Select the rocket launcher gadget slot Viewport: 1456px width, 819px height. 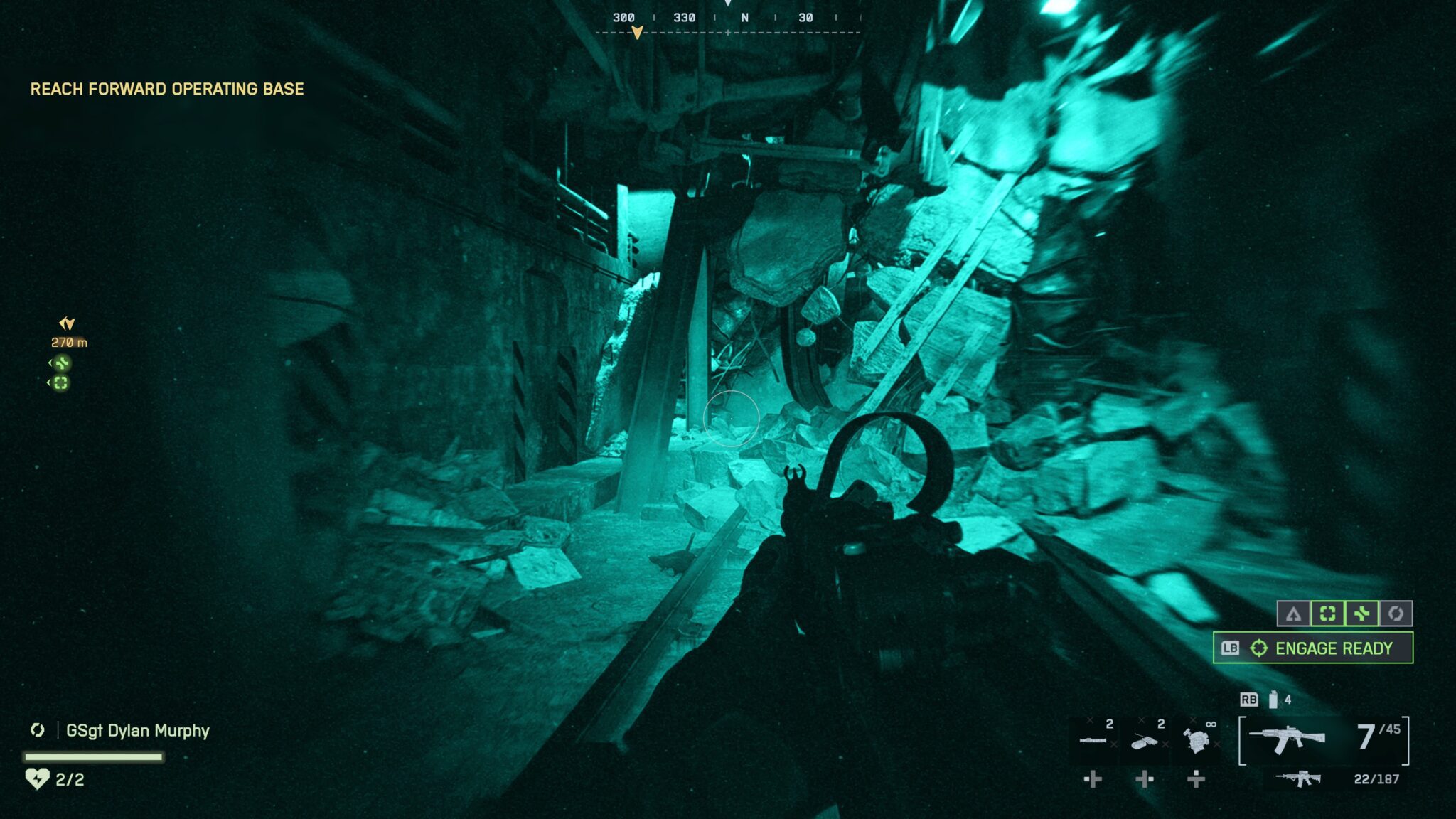[x=1093, y=741]
